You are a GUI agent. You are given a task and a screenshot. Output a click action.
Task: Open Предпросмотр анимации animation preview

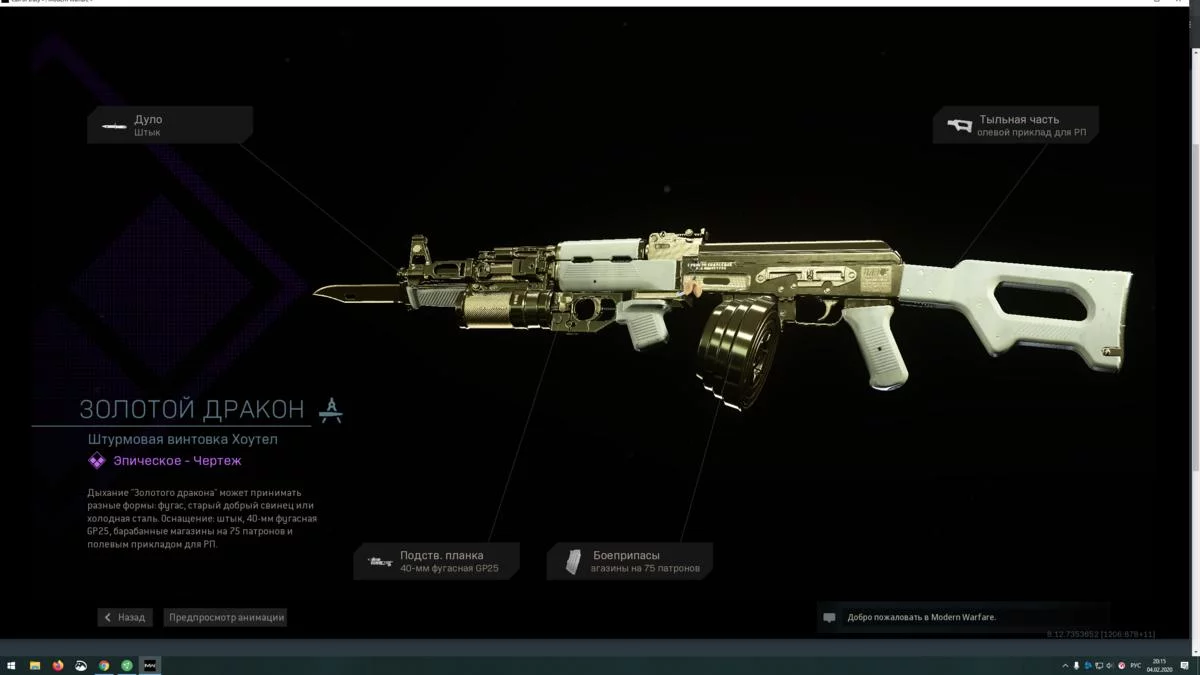(x=227, y=617)
